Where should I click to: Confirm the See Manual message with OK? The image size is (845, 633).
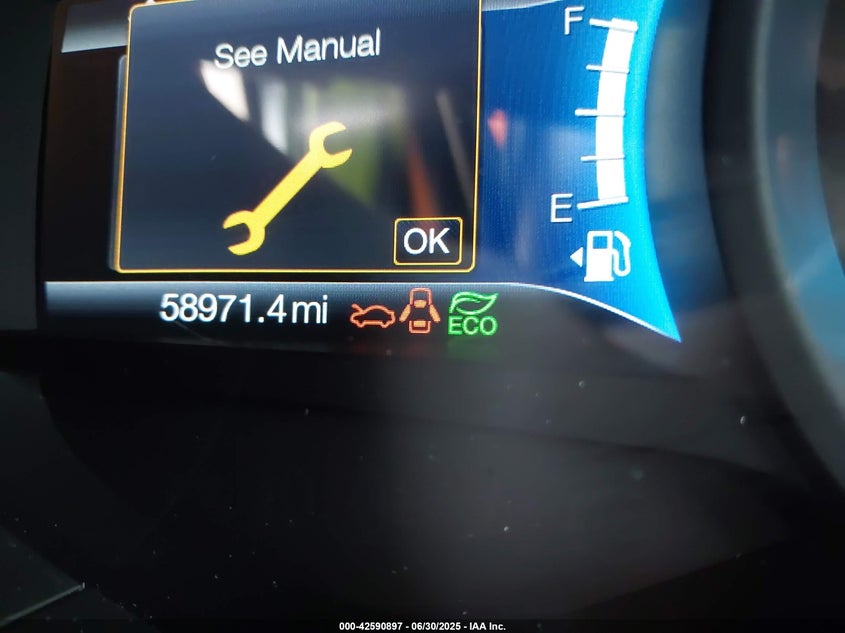tap(427, 241)
